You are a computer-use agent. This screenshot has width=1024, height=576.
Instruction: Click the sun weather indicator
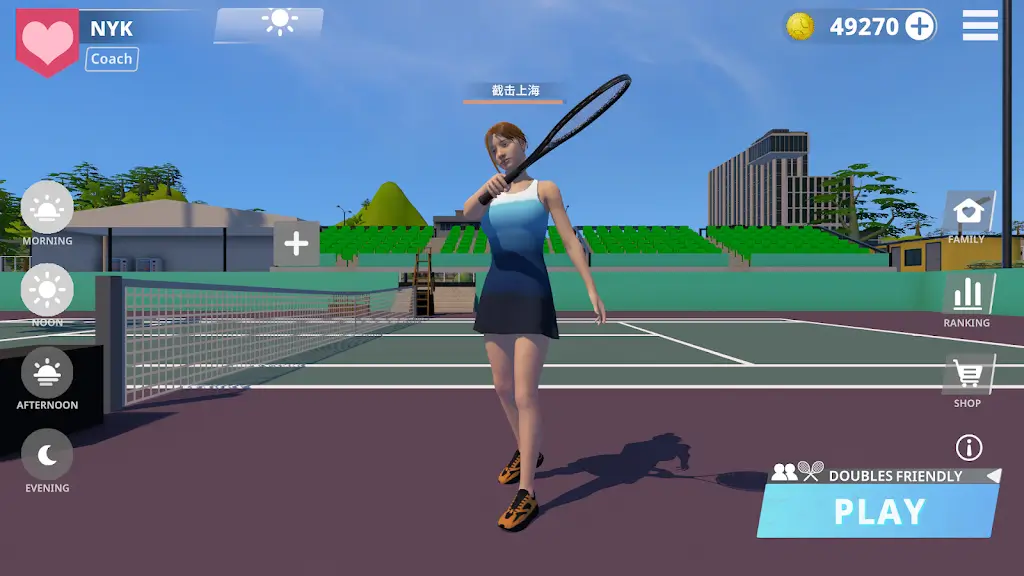pos(278,22)
